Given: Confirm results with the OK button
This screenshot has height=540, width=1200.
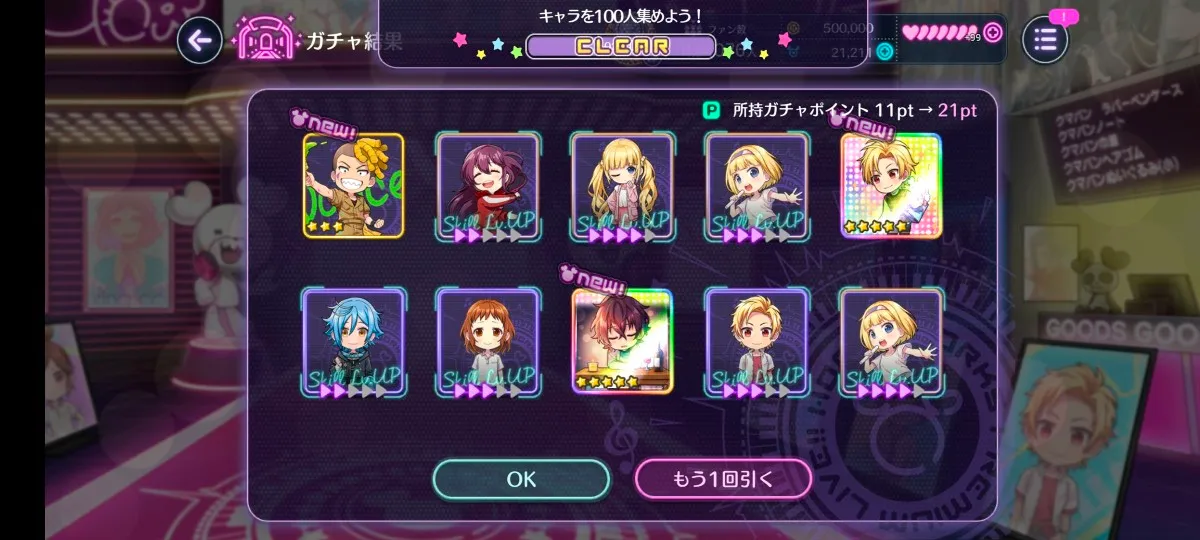Looking at the screenshot, I should [x=521, y=479].
